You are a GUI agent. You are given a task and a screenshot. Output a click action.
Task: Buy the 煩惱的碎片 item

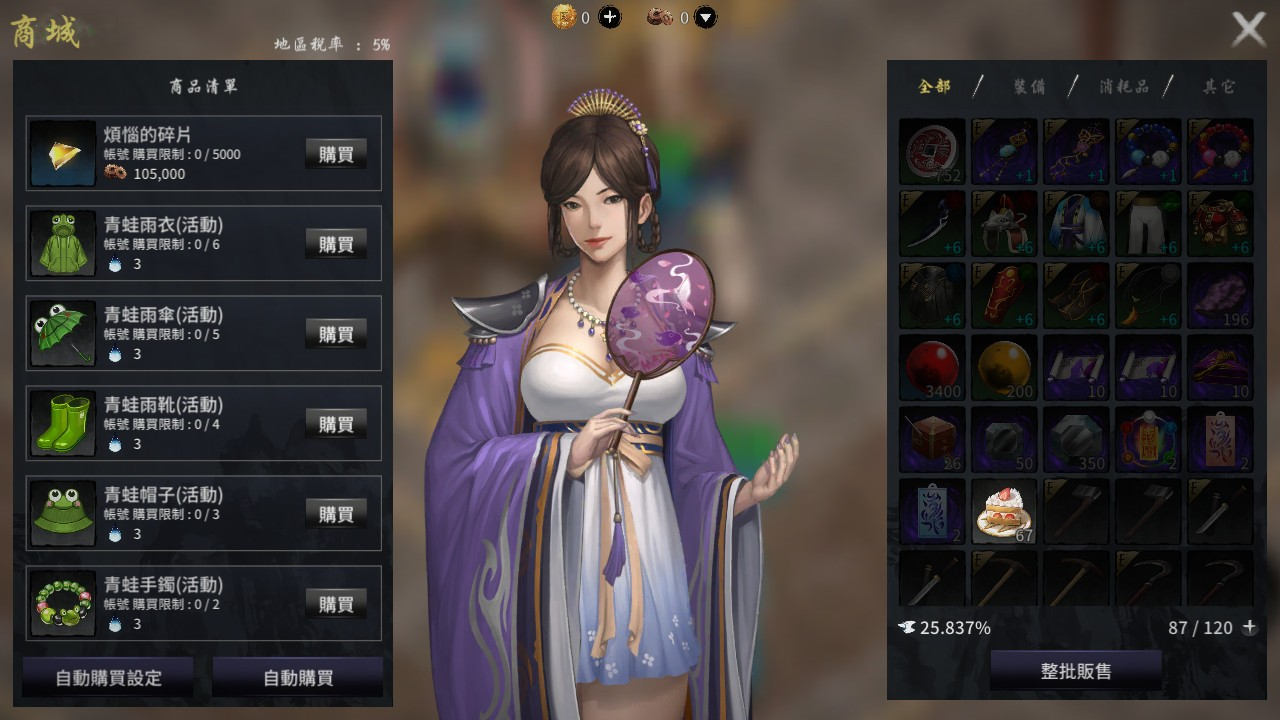tap(336, 153)
